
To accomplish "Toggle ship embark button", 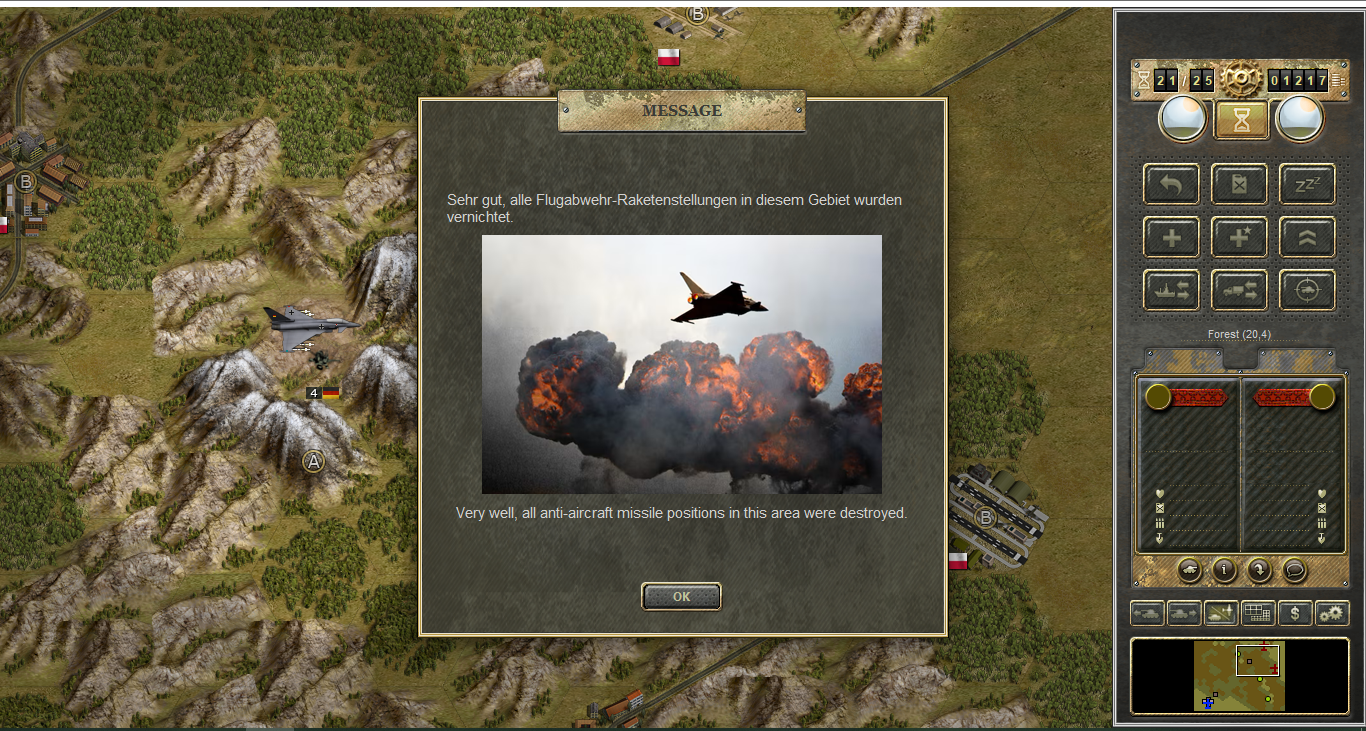I will (1172, 291).
